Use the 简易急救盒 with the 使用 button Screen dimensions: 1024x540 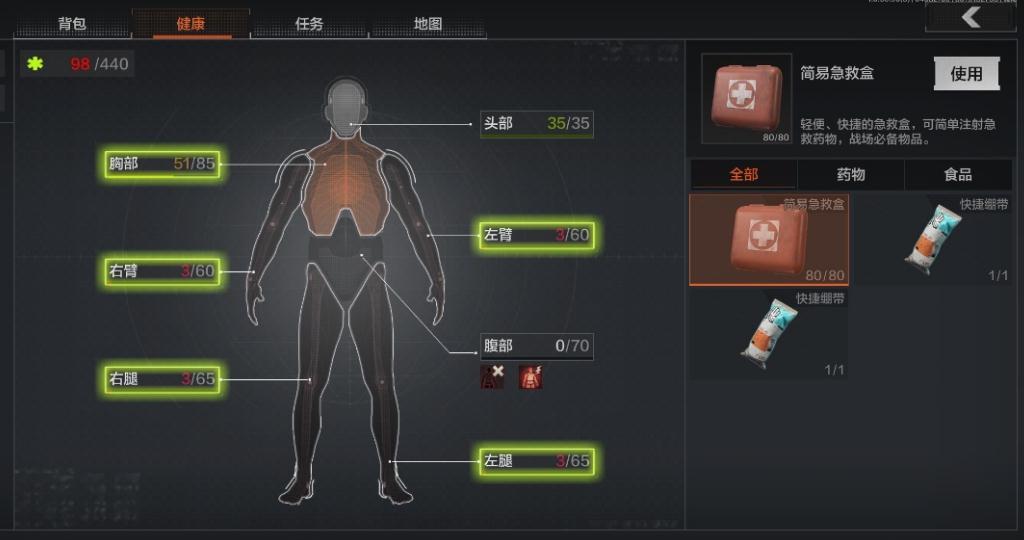pyautogui.click(x=966, y=73)
